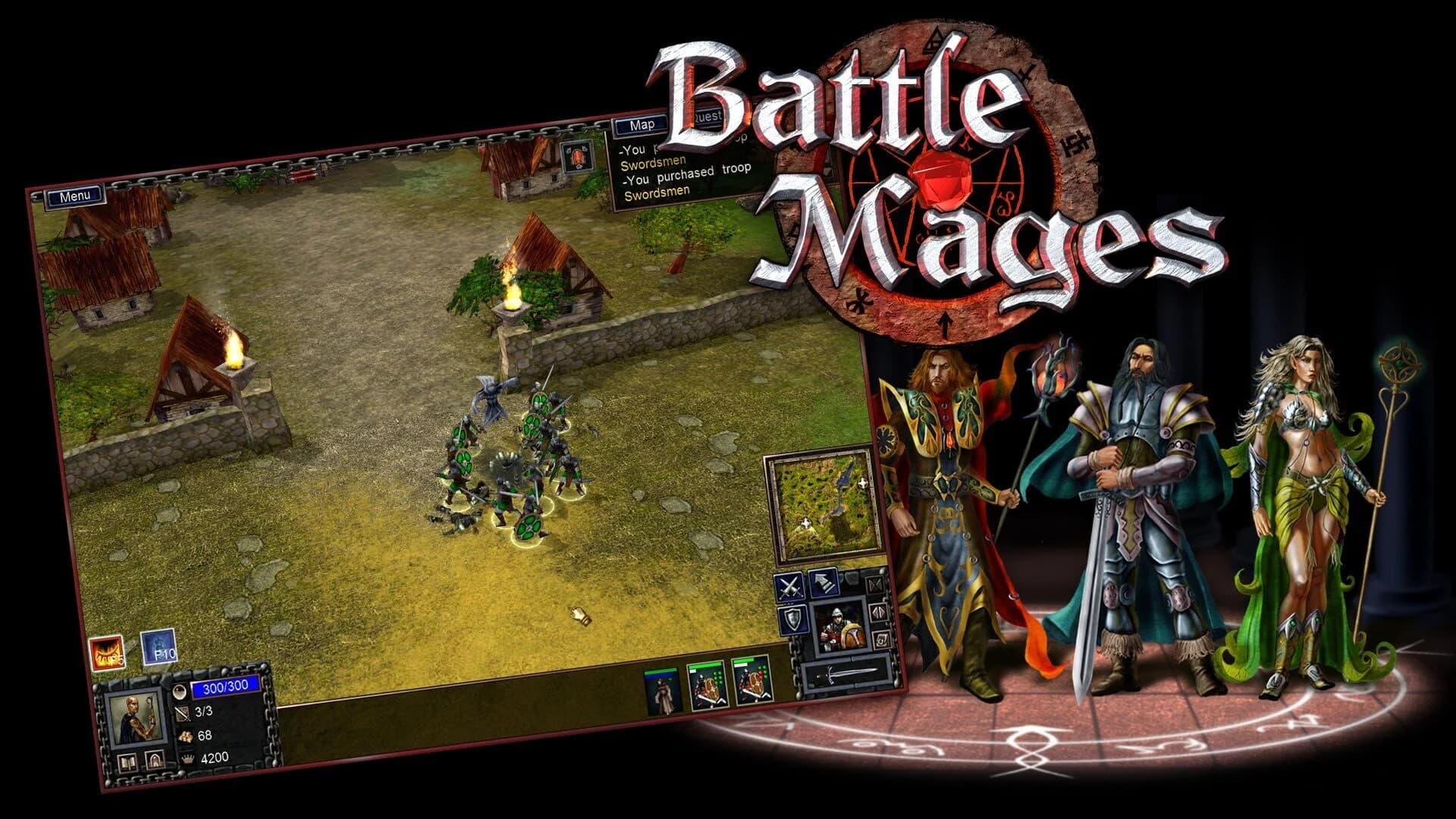Activate the shield defend stance icon
The height and width of the screenshot is (819, 1456).
tap(794, 620)
